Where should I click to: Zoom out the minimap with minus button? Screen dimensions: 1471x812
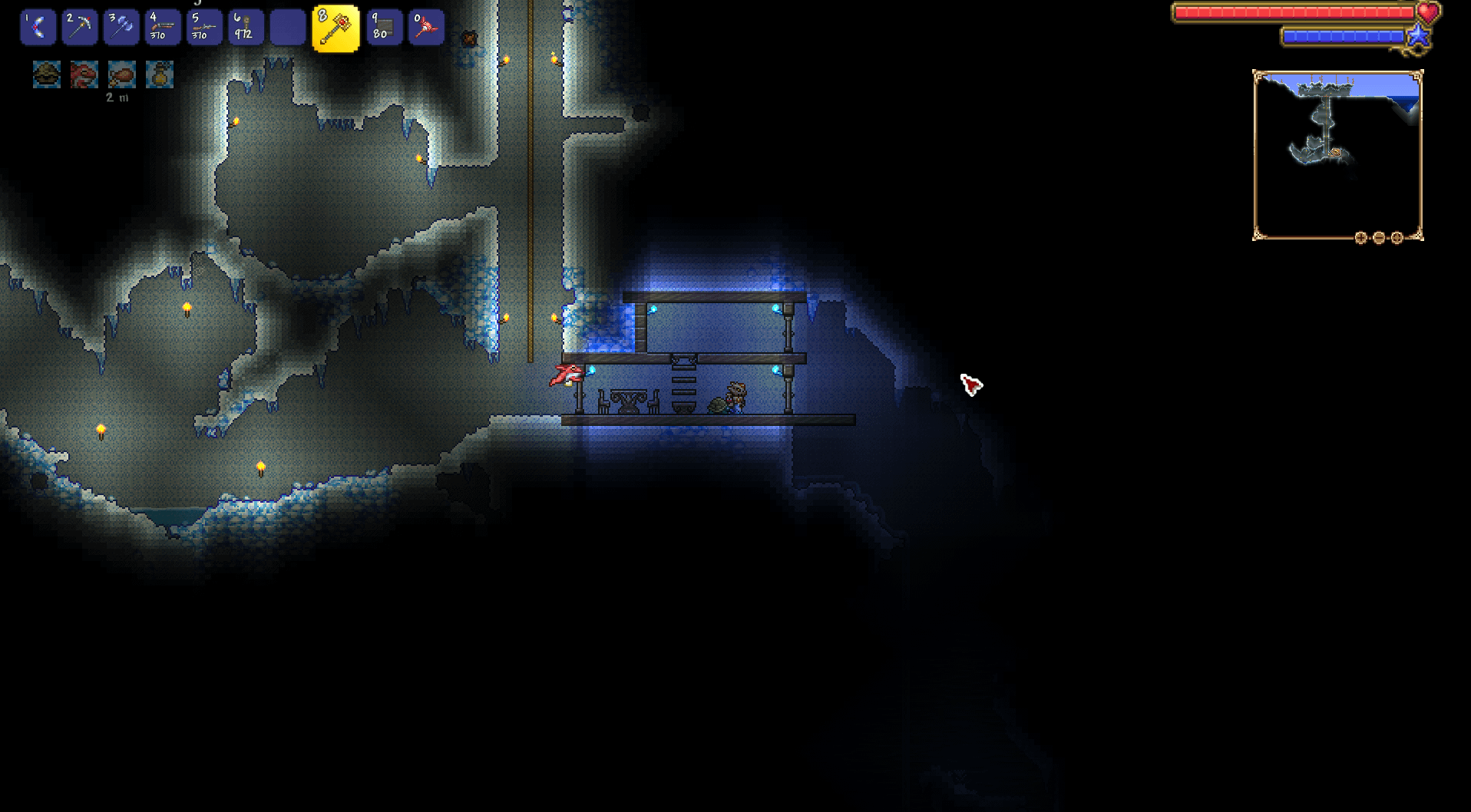click(x=1379, y=238)
